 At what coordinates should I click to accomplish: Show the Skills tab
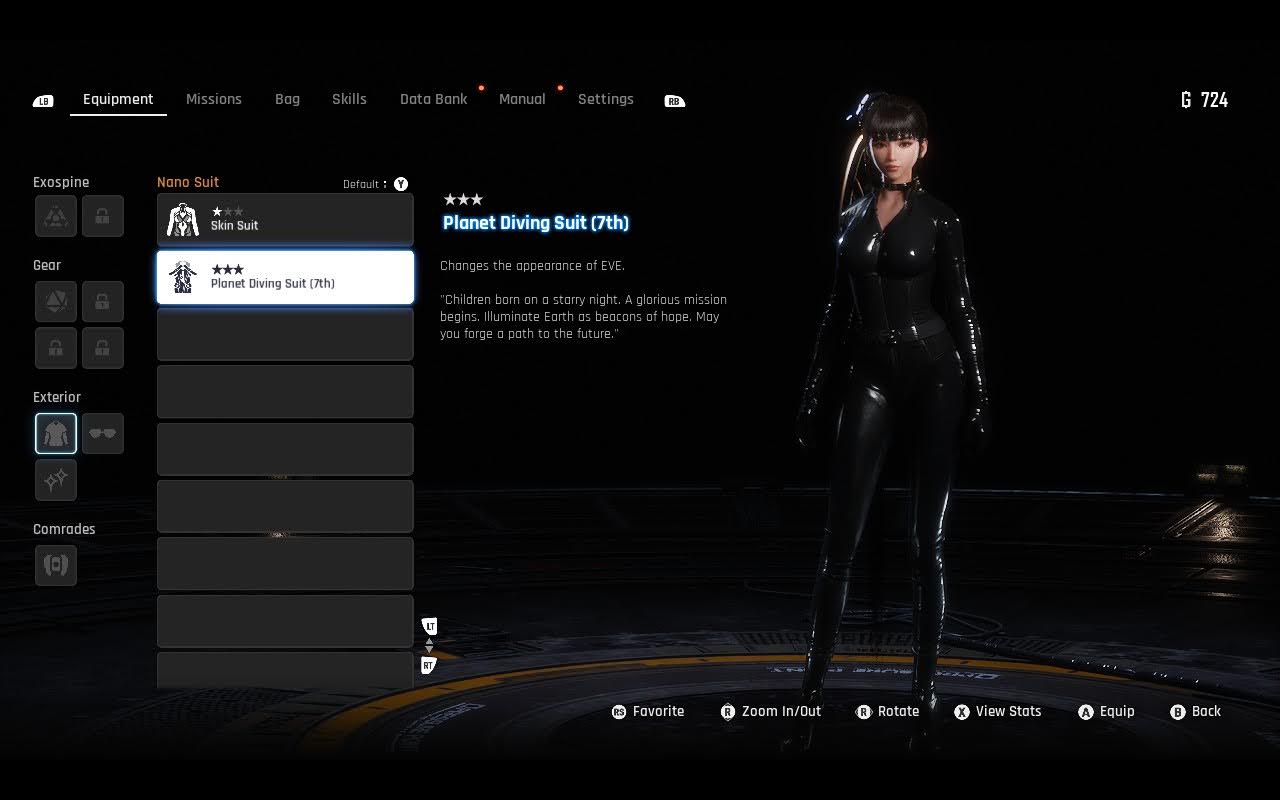tap(349, 99)
